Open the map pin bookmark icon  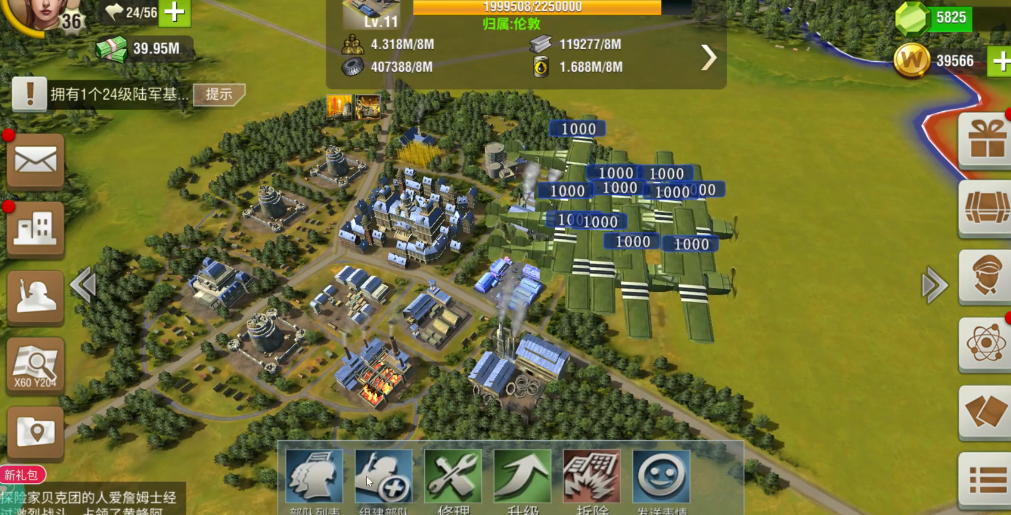click(36, 433)
